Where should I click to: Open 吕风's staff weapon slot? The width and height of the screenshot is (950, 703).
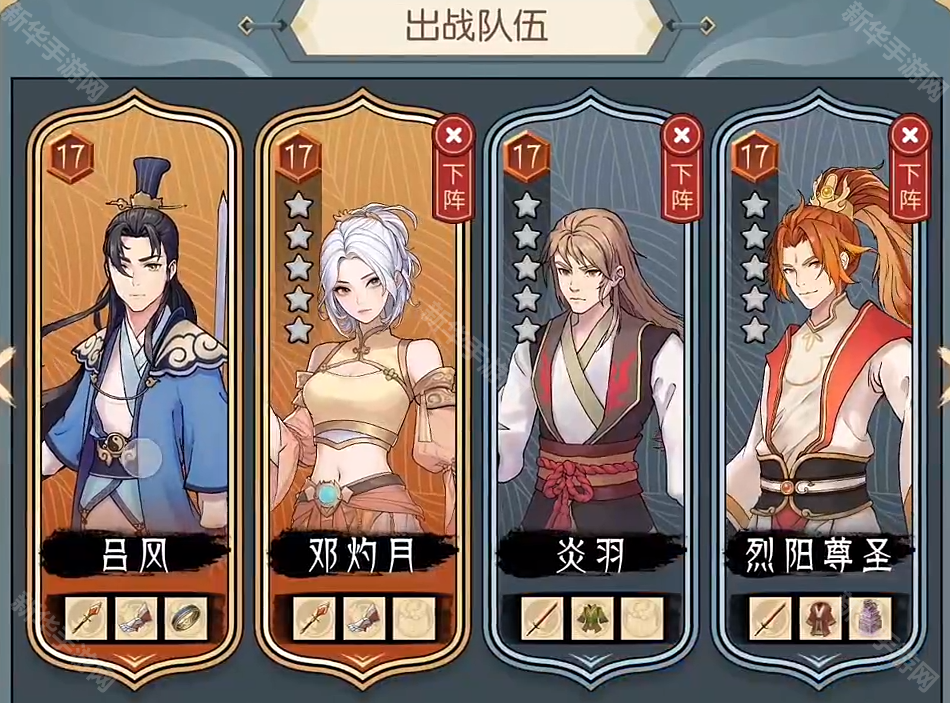pyautogui.click(x=86, y=619)
